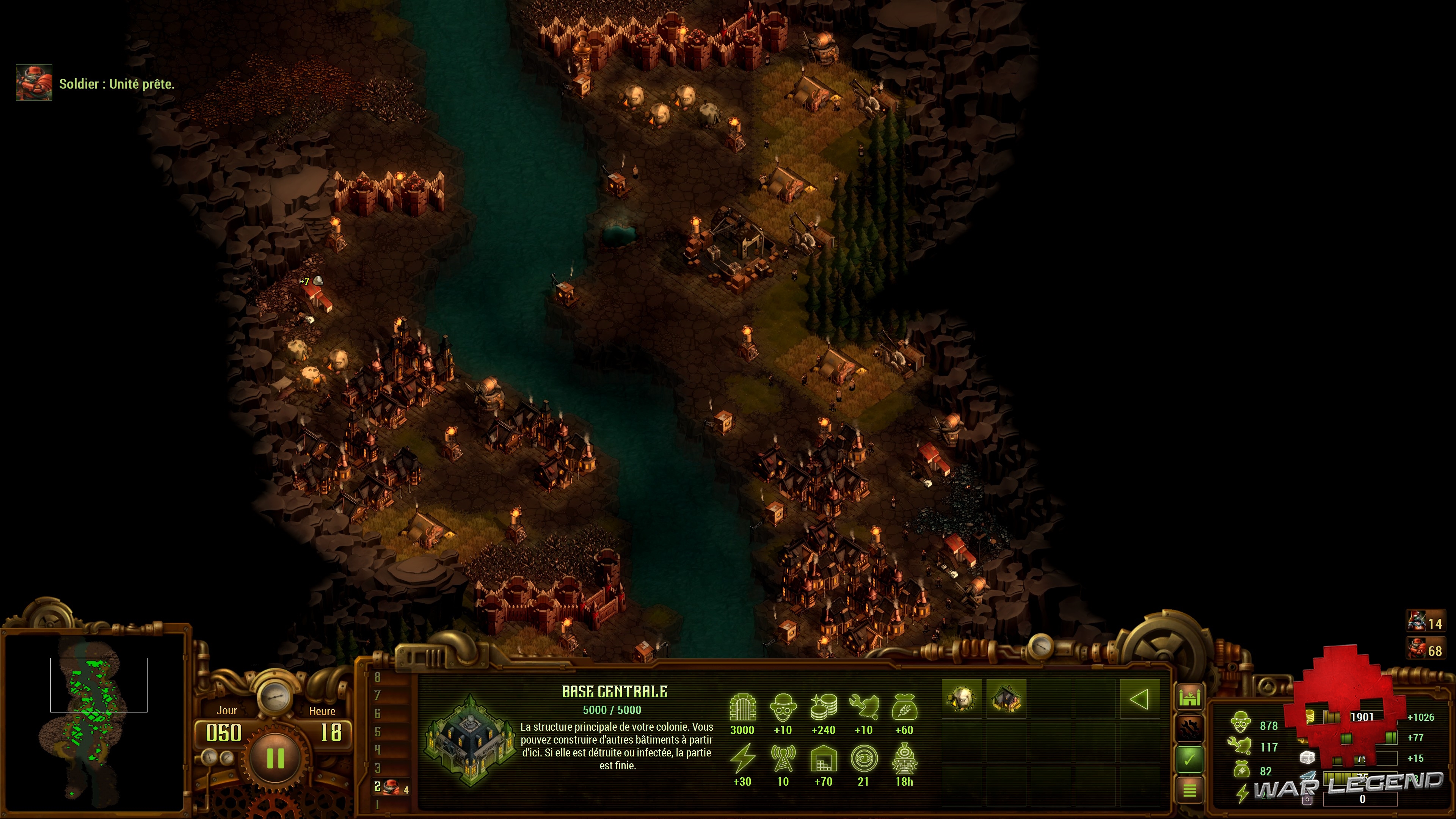Select empty control group 8
This screenshot has height=819, width=1456.
pyautogui.click(x=378, y=678)
